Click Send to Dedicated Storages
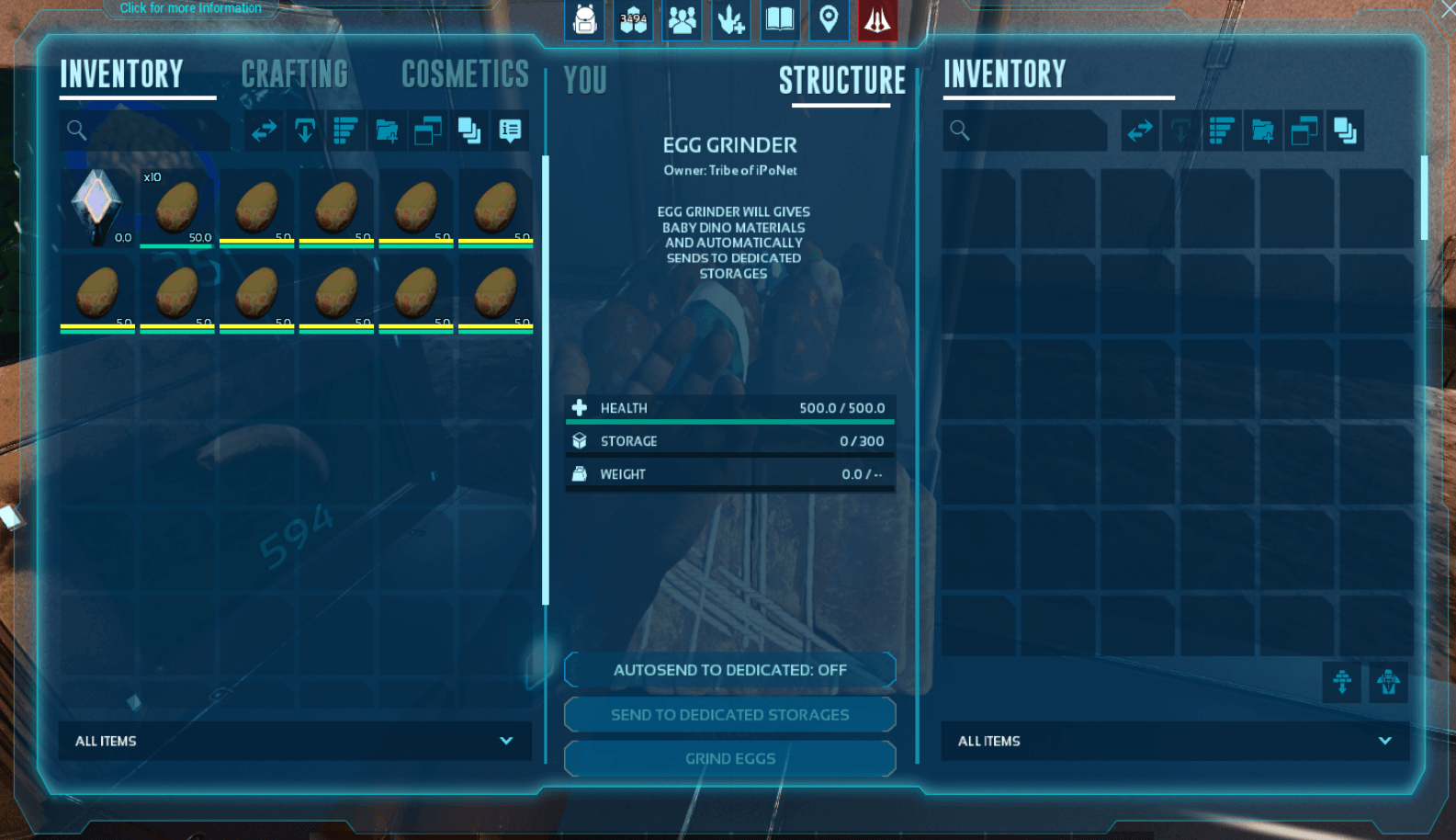 click(729, 715)
